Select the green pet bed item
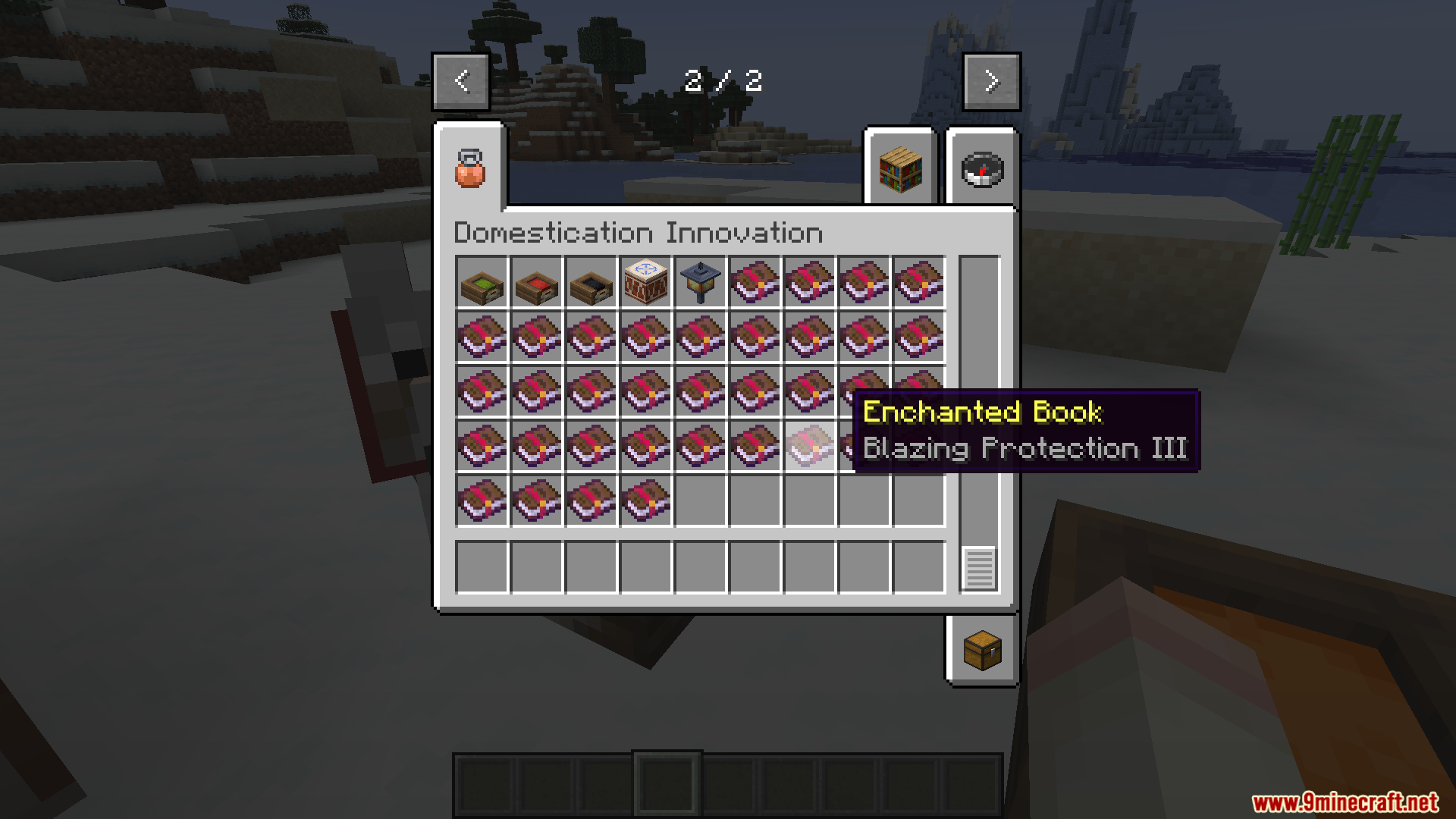1456x819 pixels. click(x=482, y=284)
